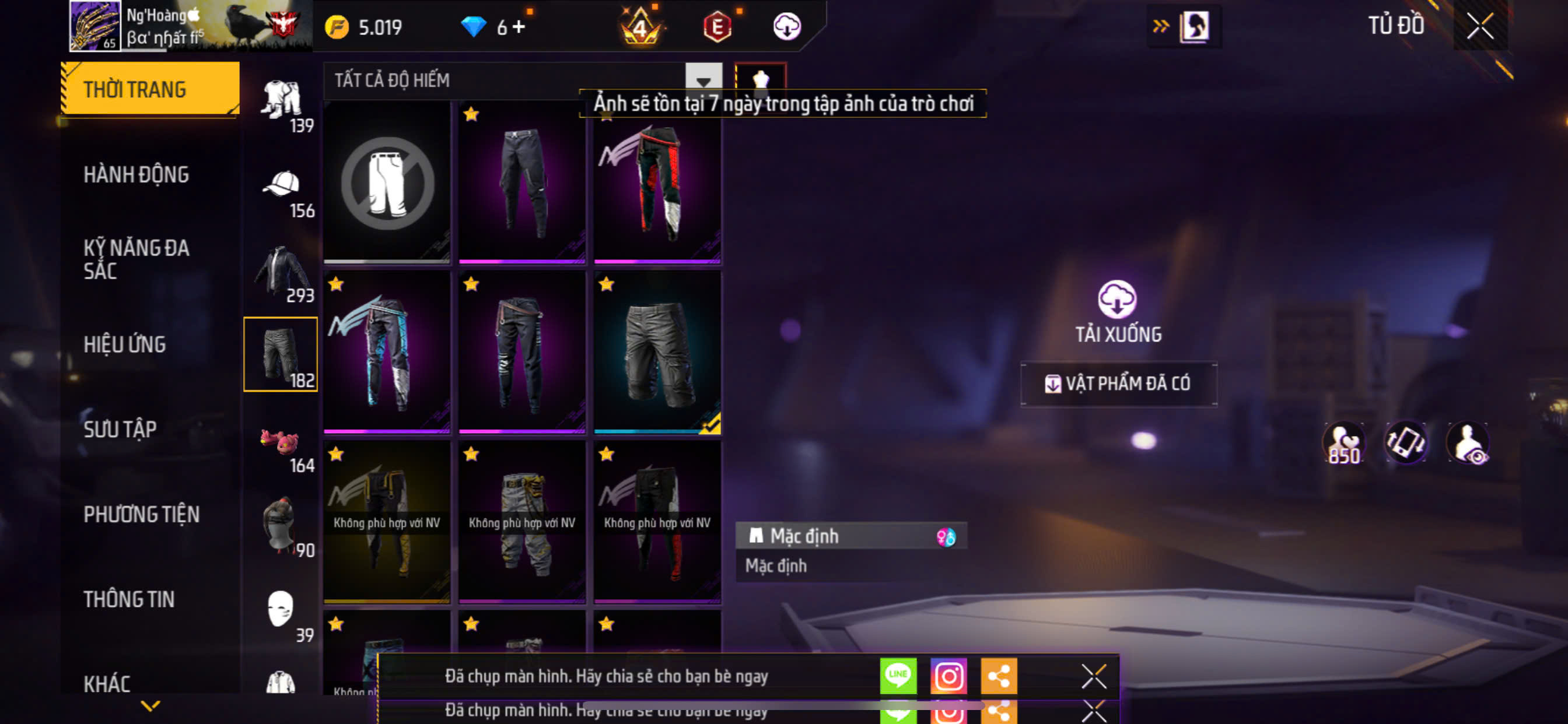This screenshot has width=1568, height=724.
Task: Open the HÀNH ĐỘNG category
Action: click(x=136, y=175)
